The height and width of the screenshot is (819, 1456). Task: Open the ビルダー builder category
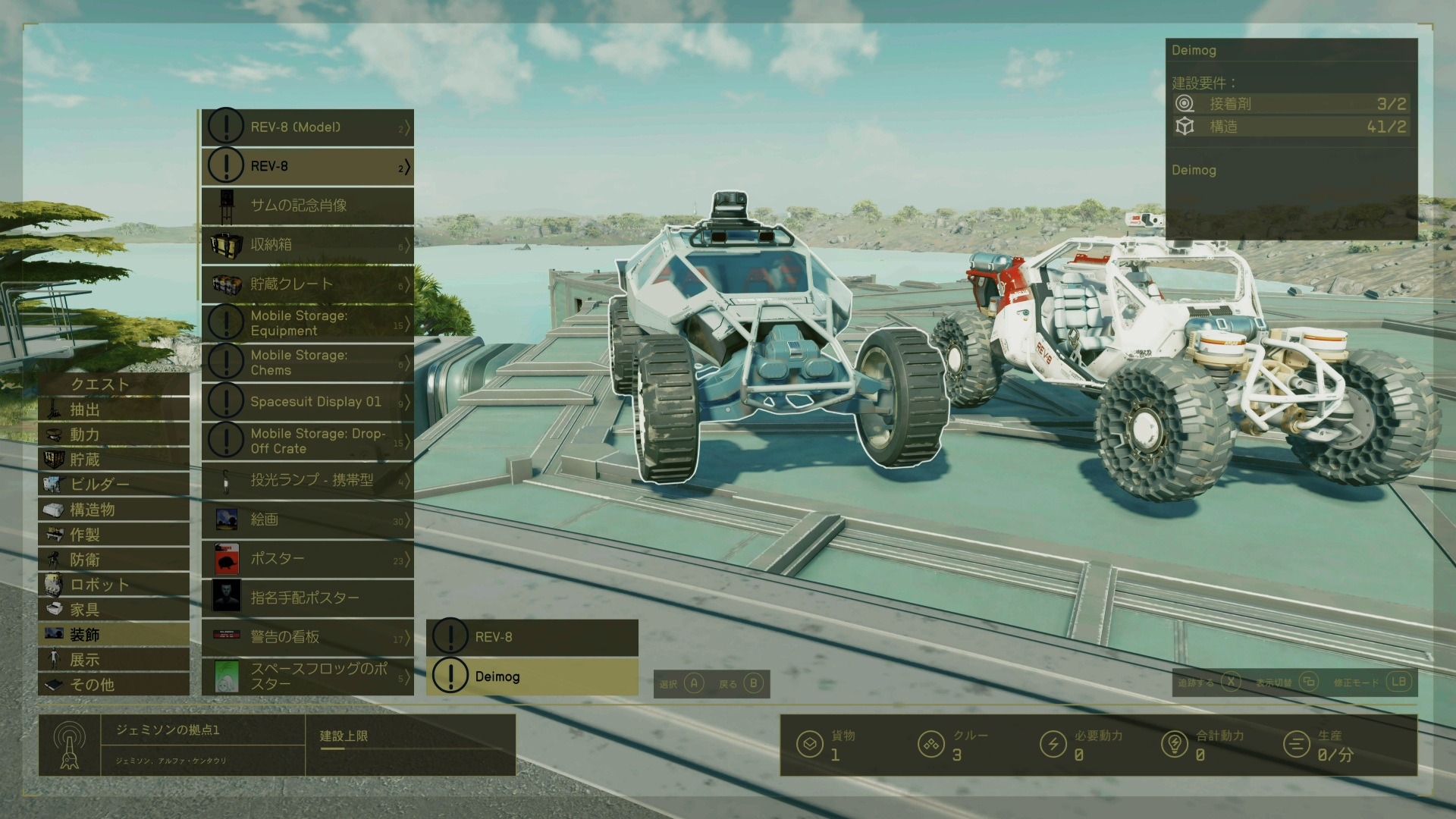click(x=114, y=485)
